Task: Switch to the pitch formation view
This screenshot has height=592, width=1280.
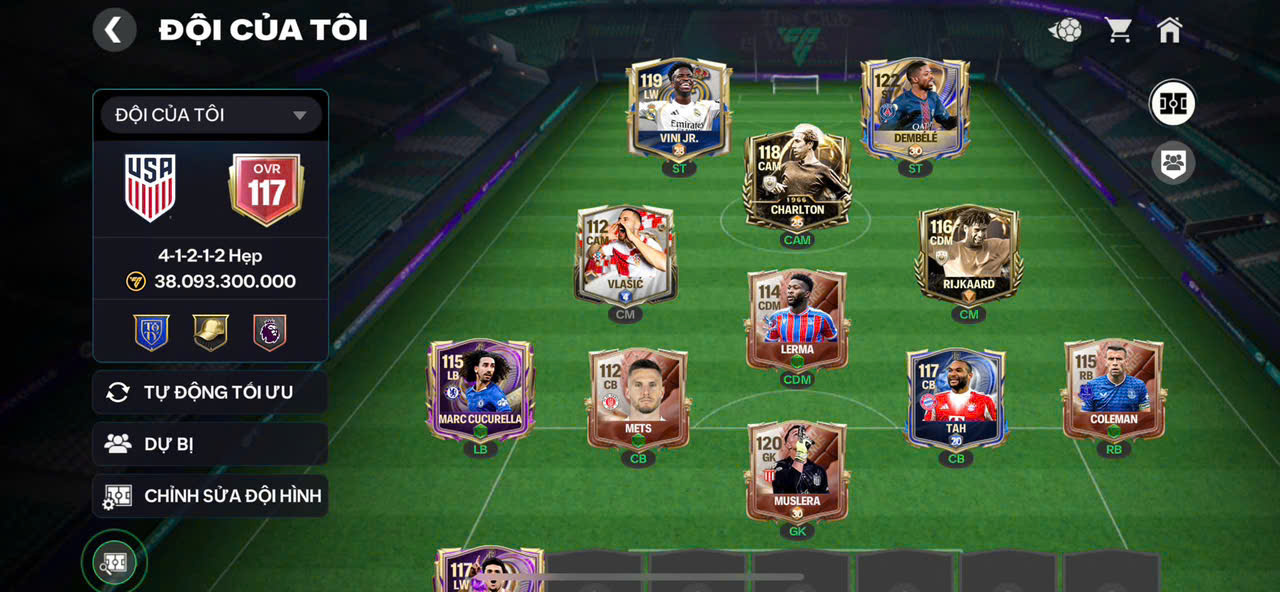Action: coord(1173,103)
